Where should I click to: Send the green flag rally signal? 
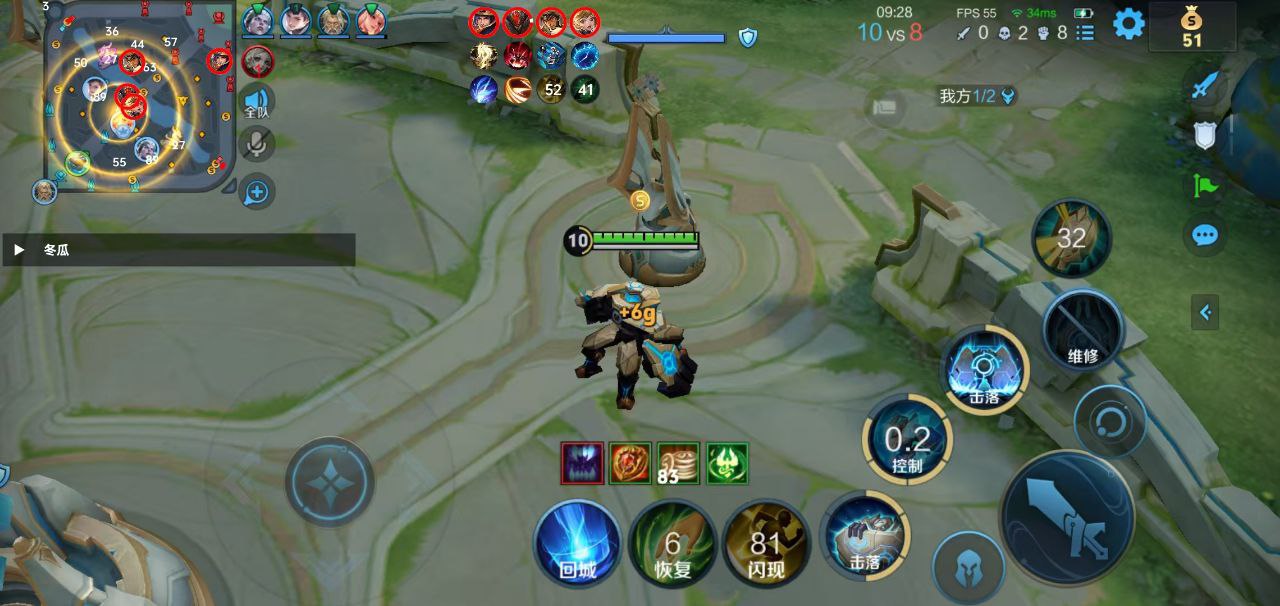pos(1205,185)
